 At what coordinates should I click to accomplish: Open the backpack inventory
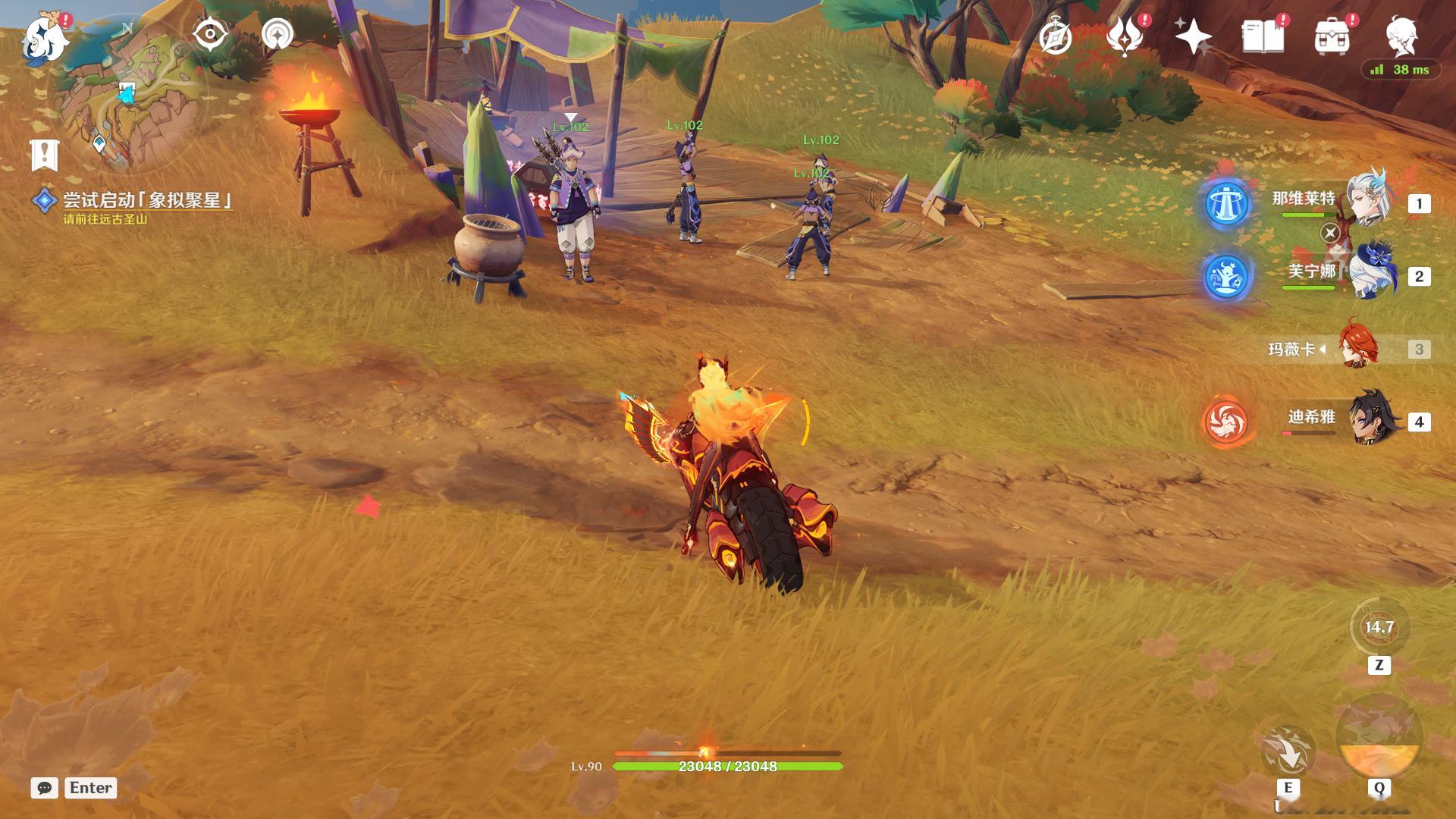click(x=1332, y=36)
